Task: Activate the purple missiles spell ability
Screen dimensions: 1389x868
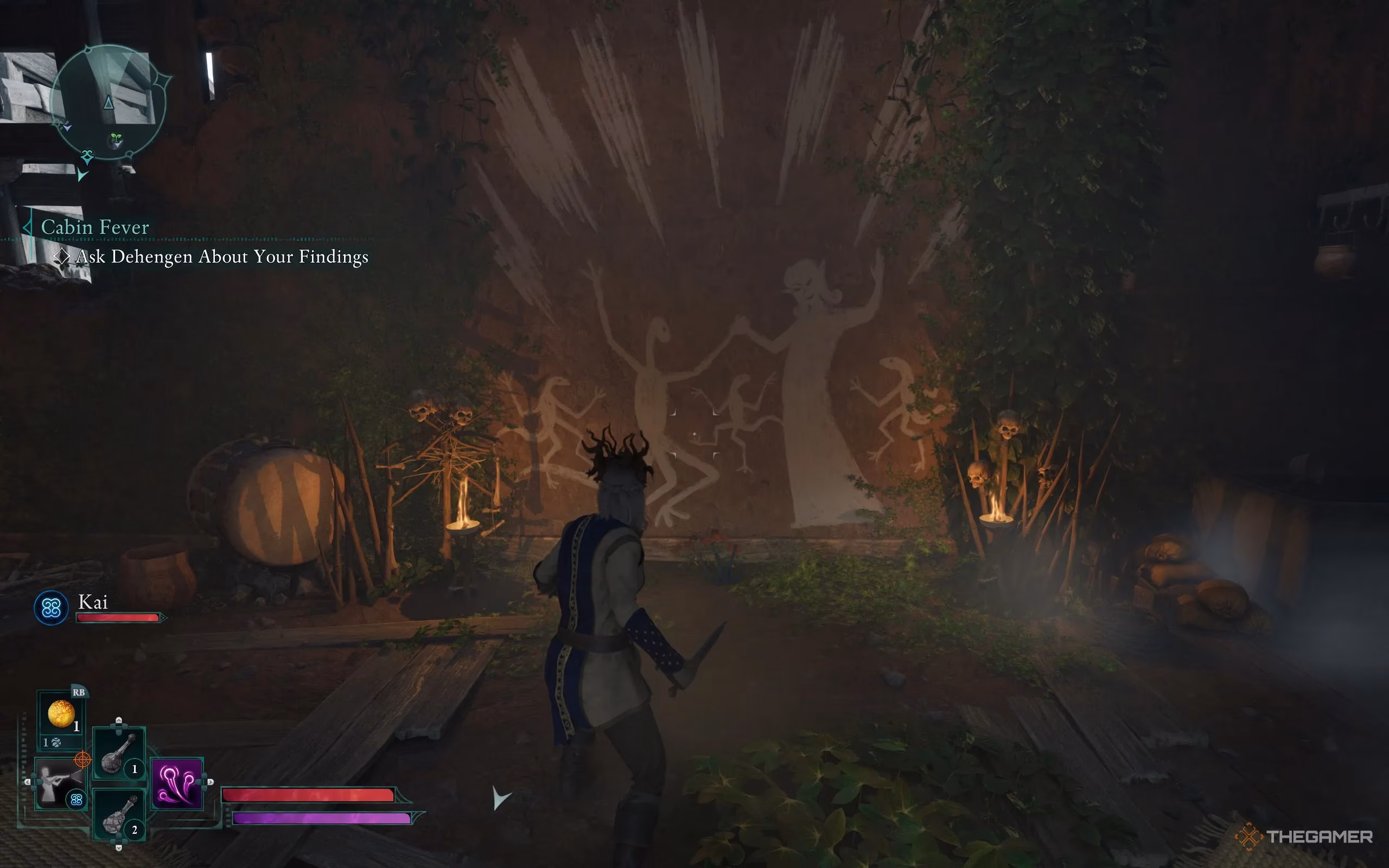Action: (176, 783)
